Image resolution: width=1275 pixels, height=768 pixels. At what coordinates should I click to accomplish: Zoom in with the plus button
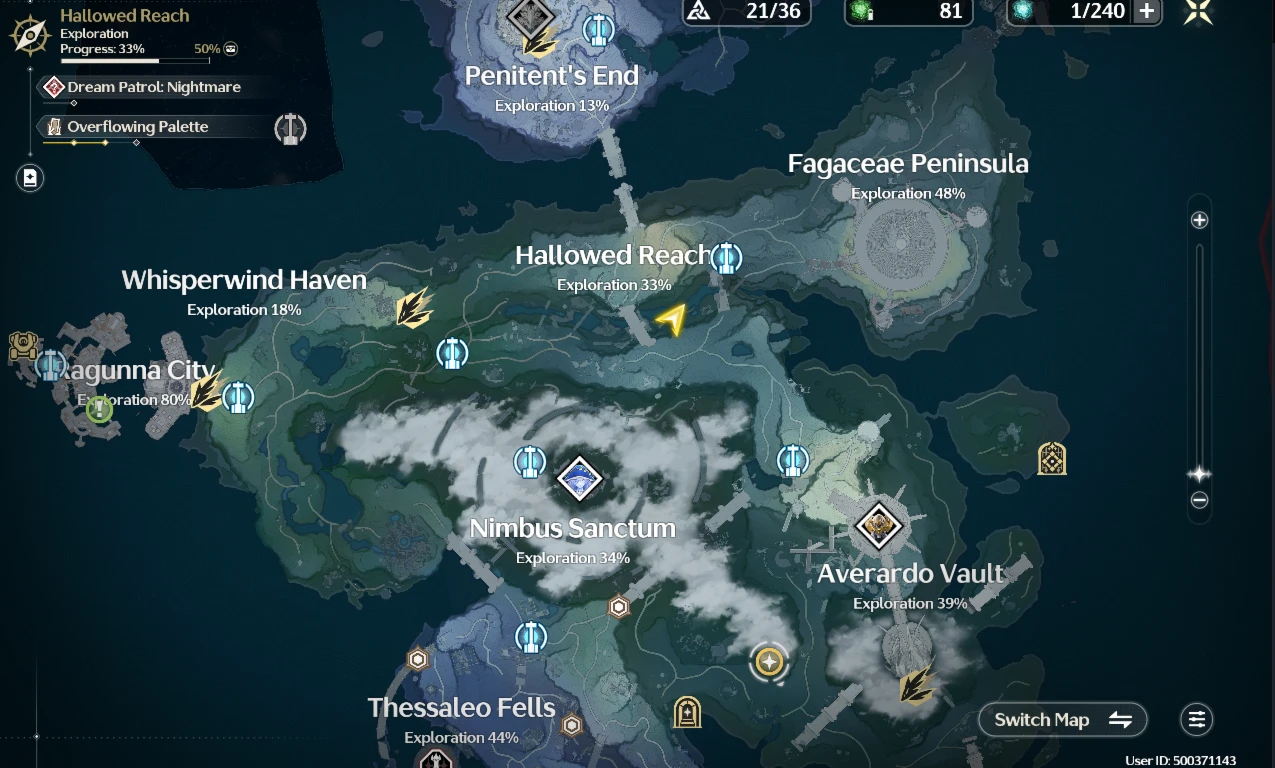coord(1200,220)
